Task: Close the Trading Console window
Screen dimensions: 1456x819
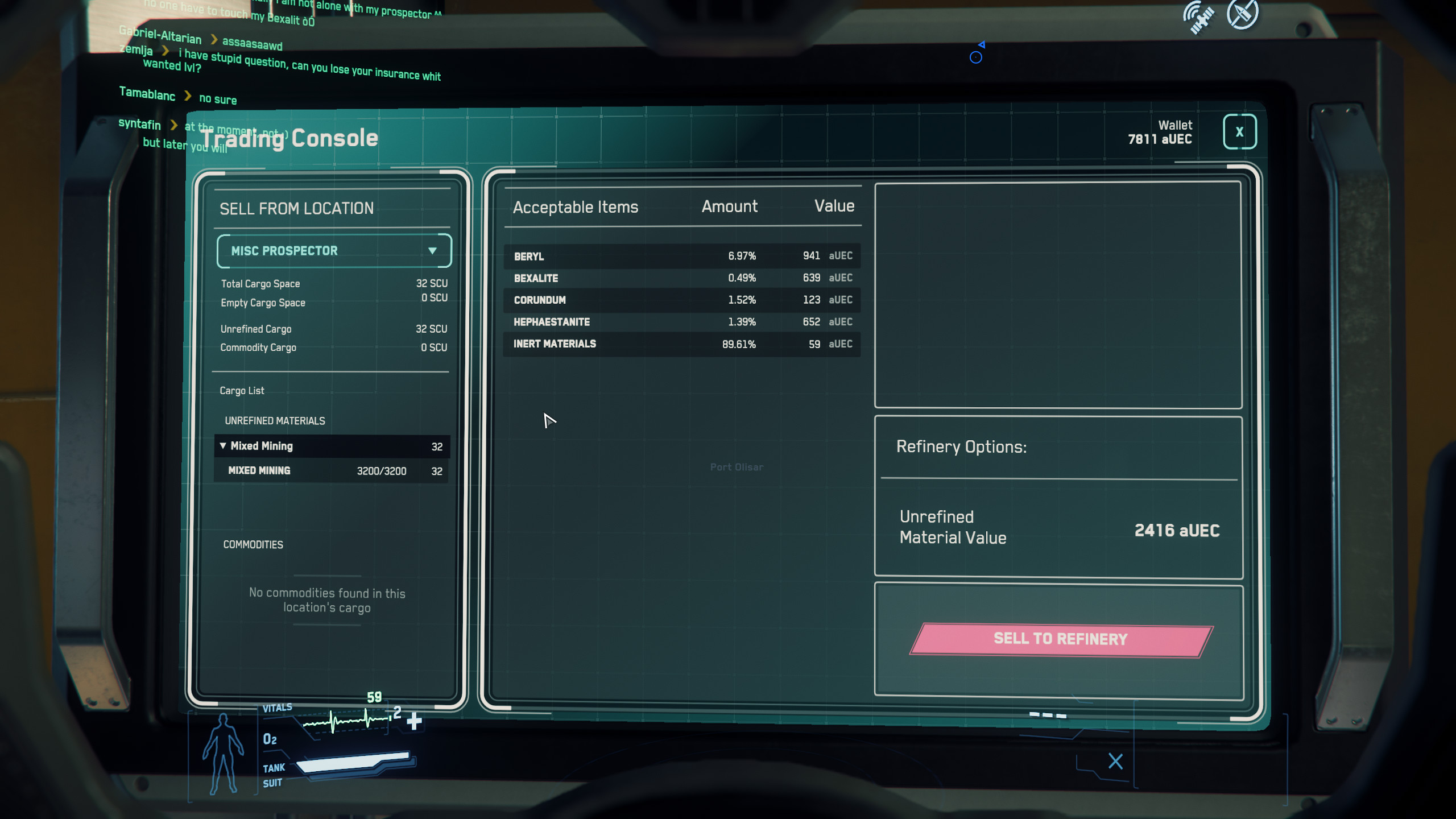Action: click(x=1239, y=132)
